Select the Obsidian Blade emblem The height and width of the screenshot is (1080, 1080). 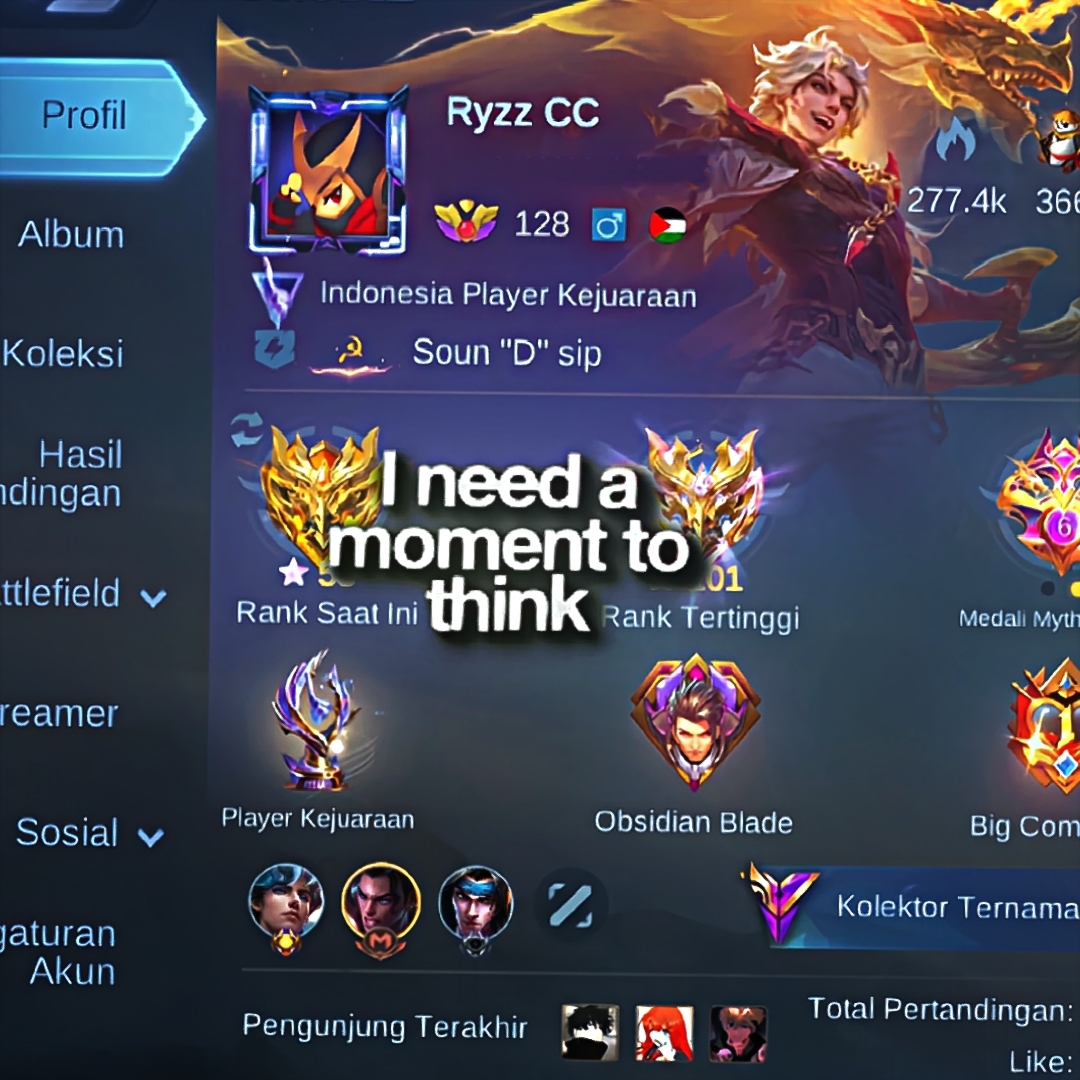pos(694,722)
